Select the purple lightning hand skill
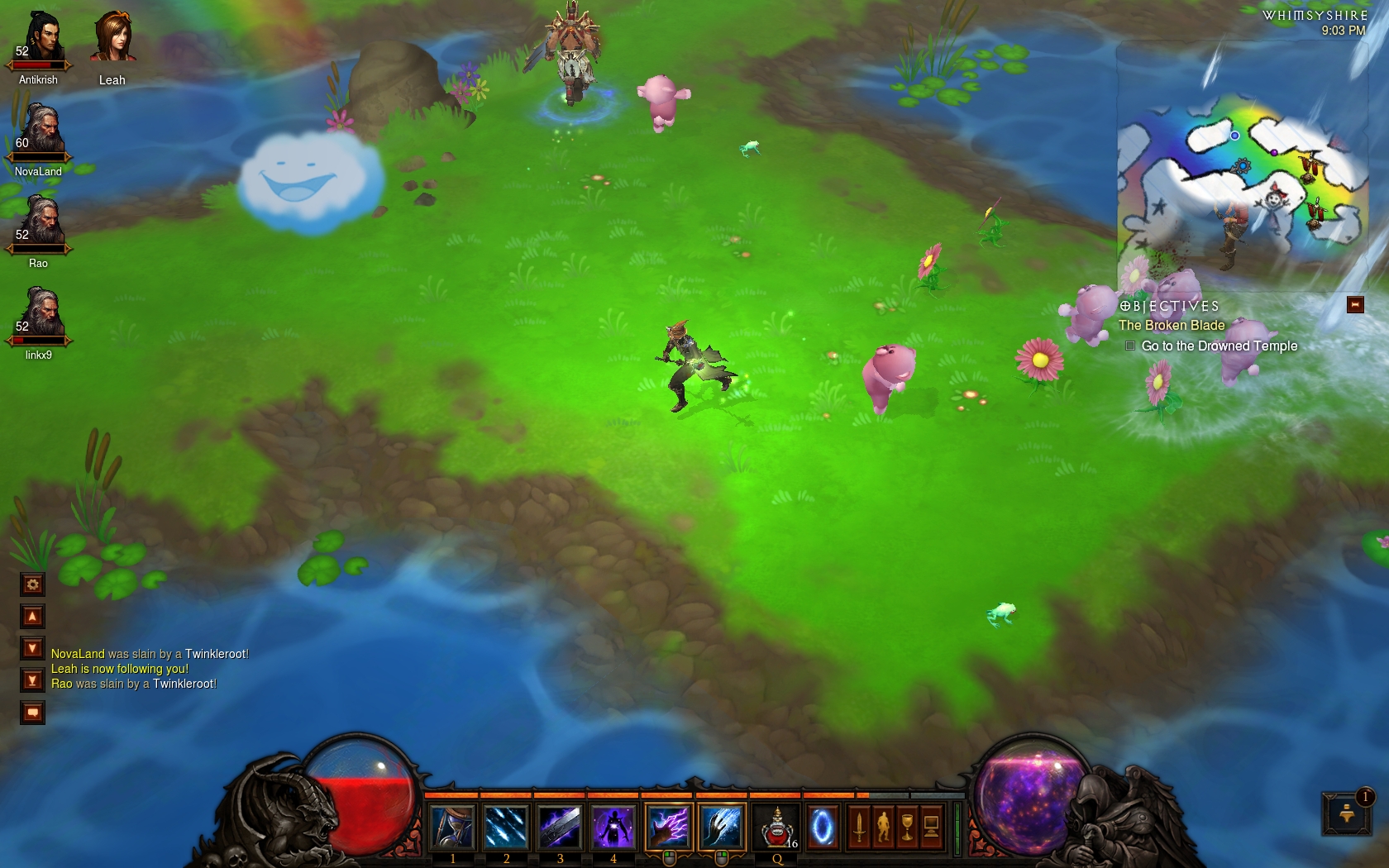The height and width of the screenshot is (868, 1389). [x=668, y=827]
